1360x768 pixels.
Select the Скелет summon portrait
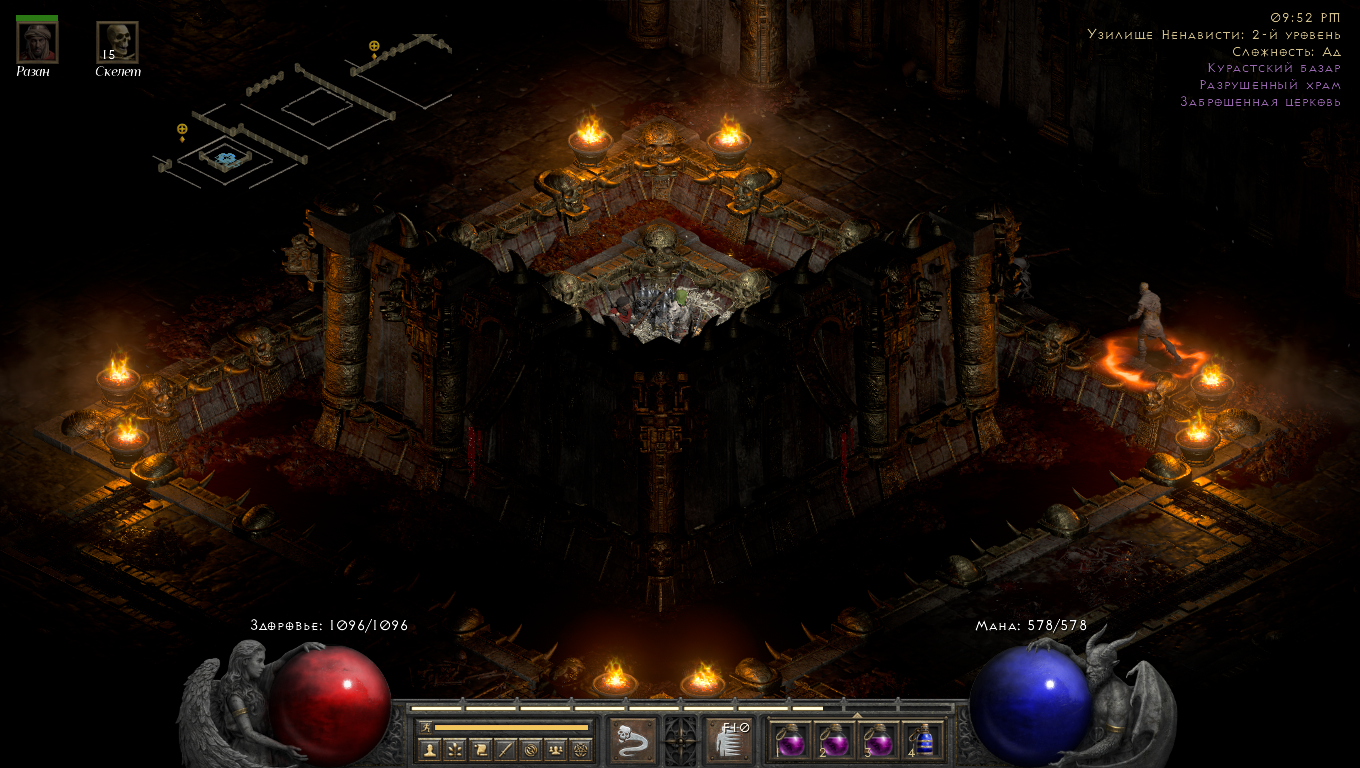click(117, 42)
